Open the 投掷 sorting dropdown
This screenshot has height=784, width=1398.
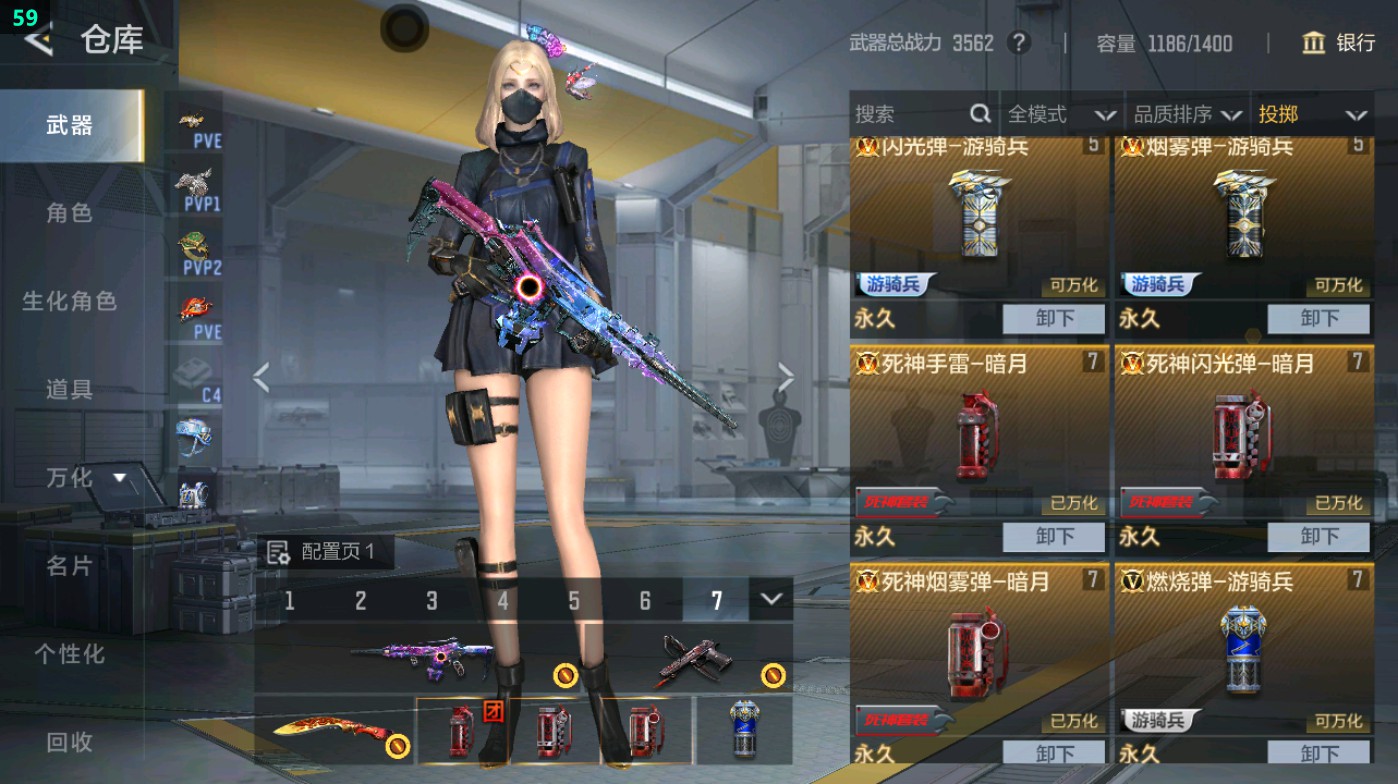coord(1300,114)
